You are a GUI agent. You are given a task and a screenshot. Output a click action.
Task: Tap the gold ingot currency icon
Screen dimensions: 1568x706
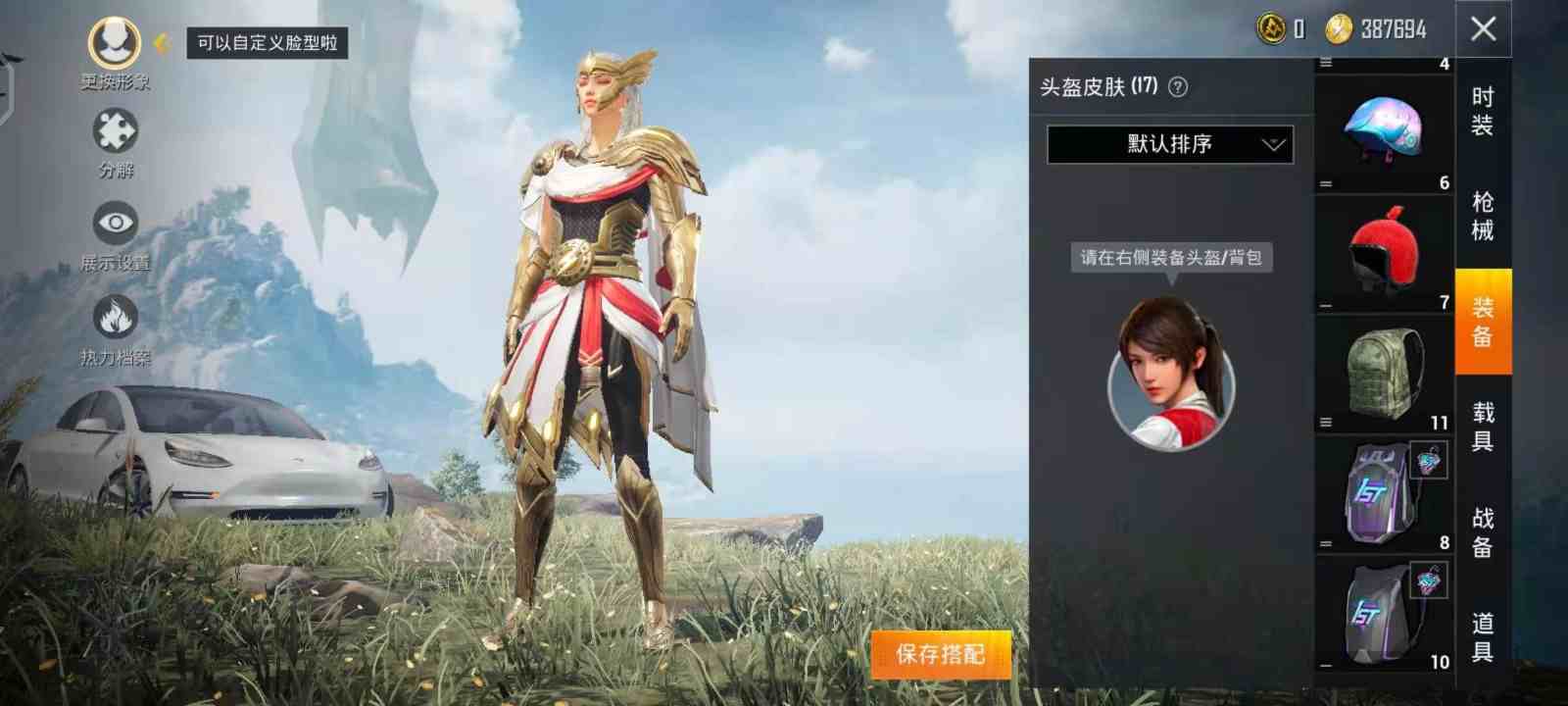click(1270, 29)
